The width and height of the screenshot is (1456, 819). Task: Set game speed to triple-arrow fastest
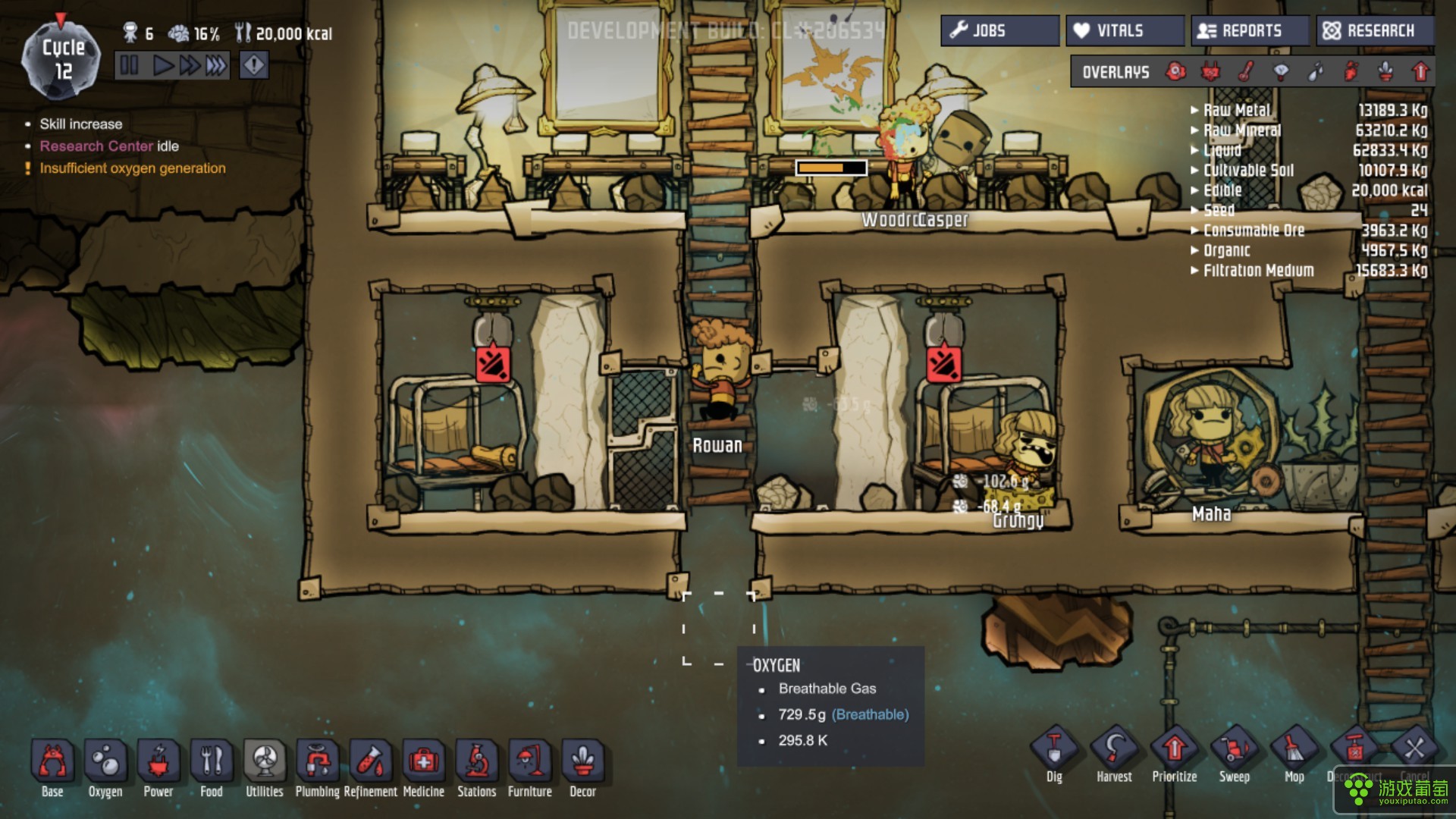point(216,66)
